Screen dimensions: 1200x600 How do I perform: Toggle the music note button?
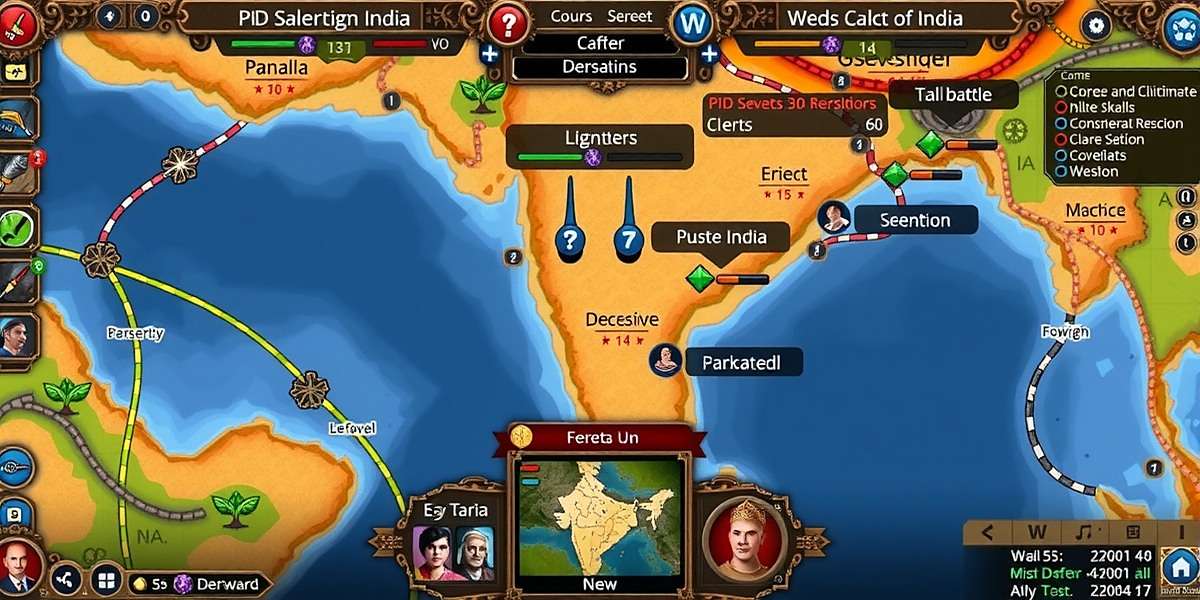tap(1082, 531)
